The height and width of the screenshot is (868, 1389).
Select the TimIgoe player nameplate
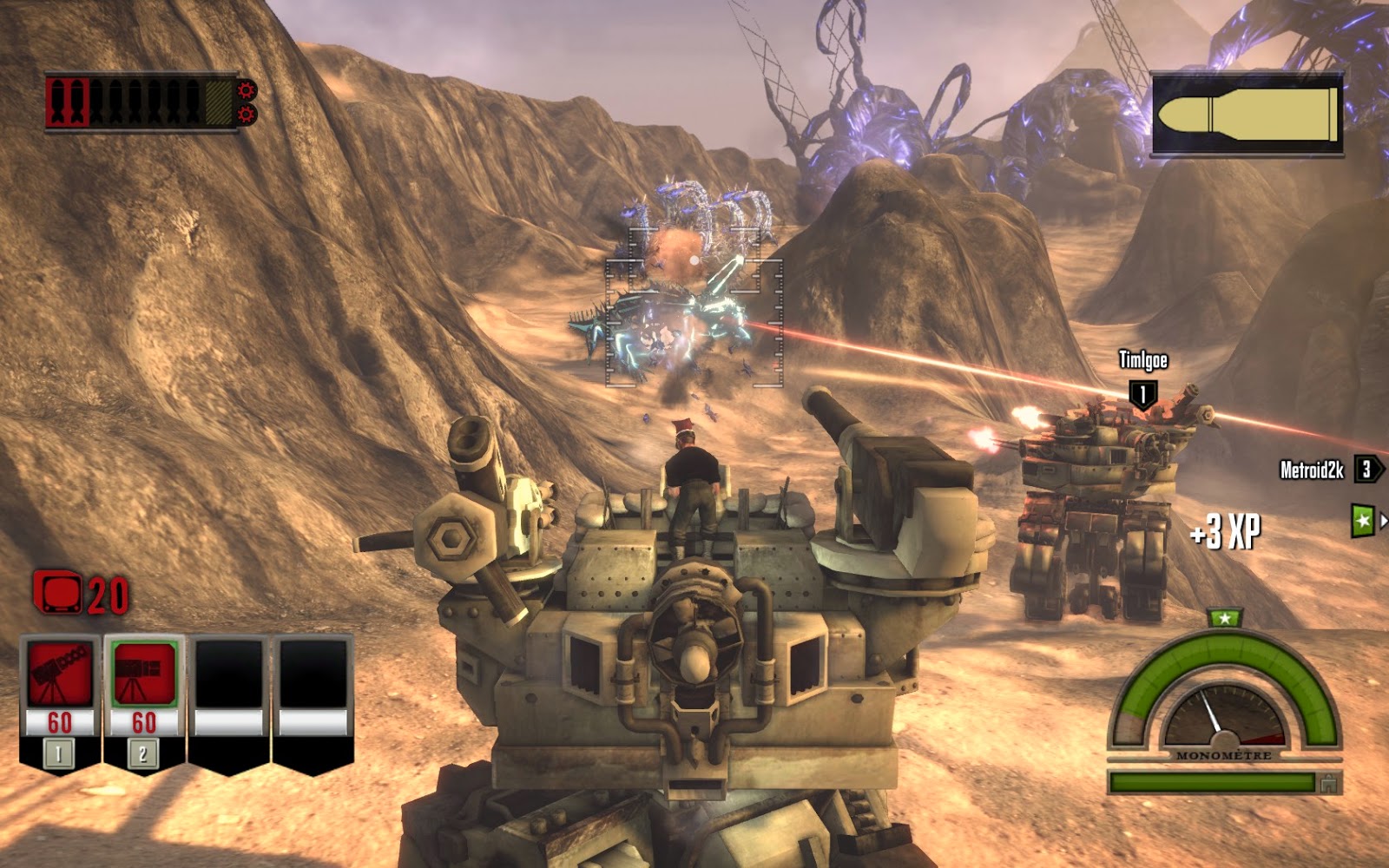click(1142, 358)
